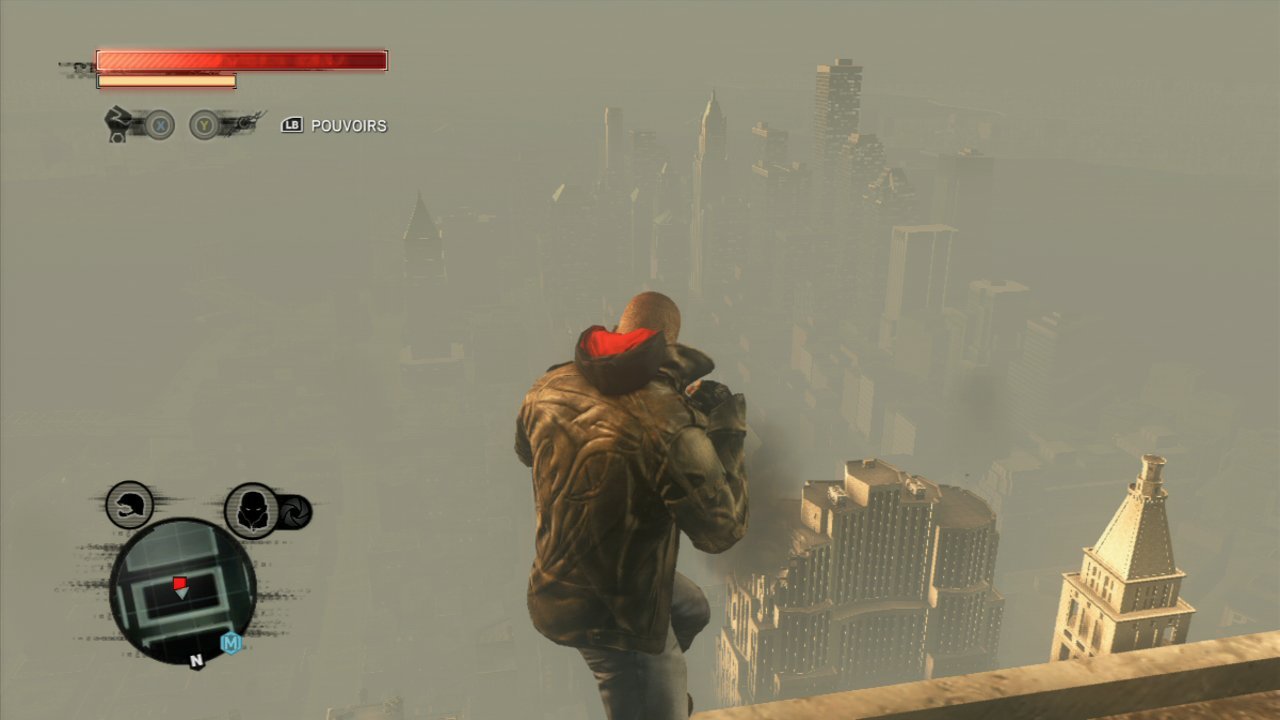The height and width of the screenshot is (720, 1280).
Task: Click the X button prompt icon
Action: [160, 124]
